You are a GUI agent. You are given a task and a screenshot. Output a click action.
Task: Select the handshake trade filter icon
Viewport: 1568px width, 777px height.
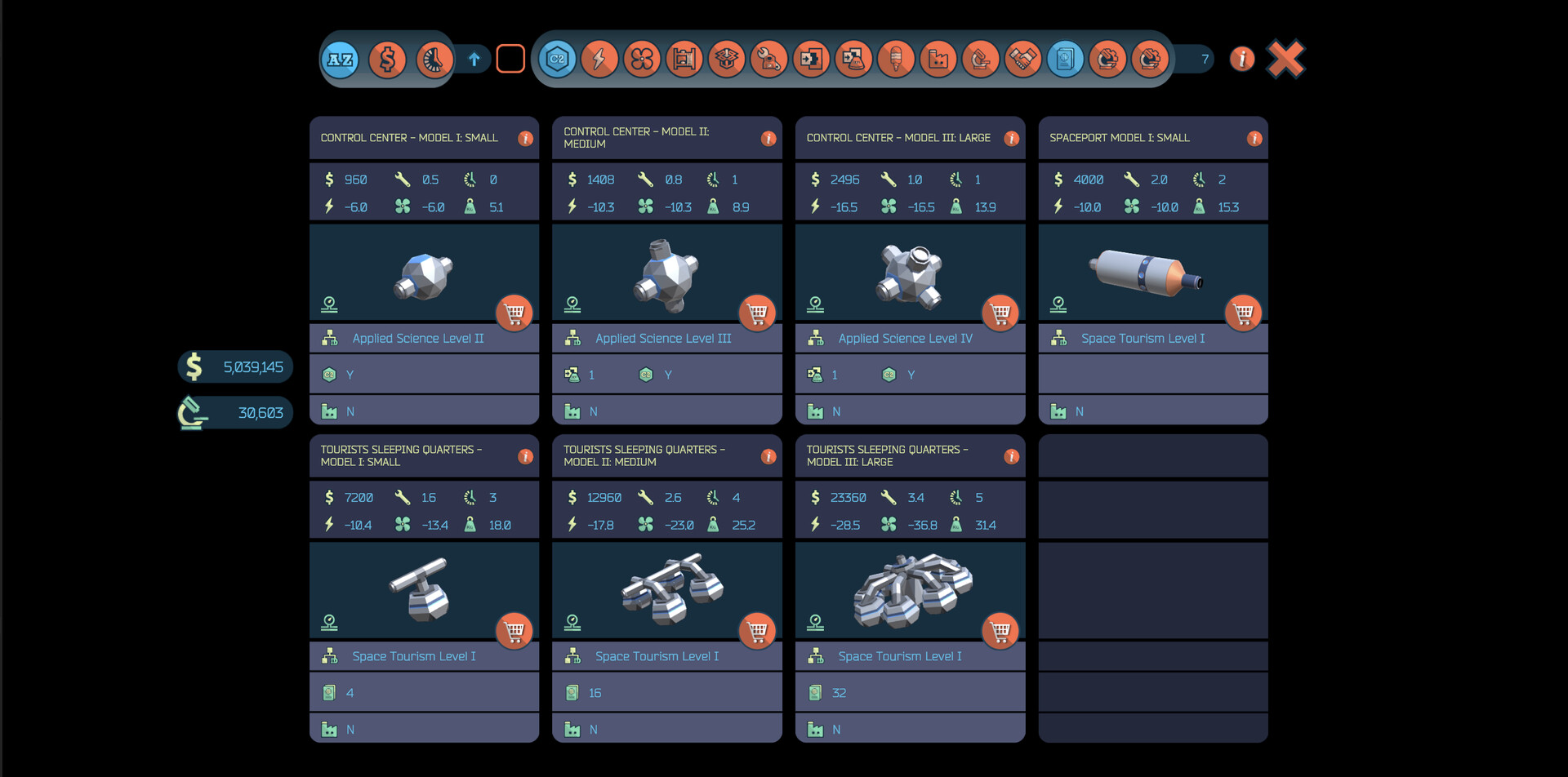(1023, 59)
